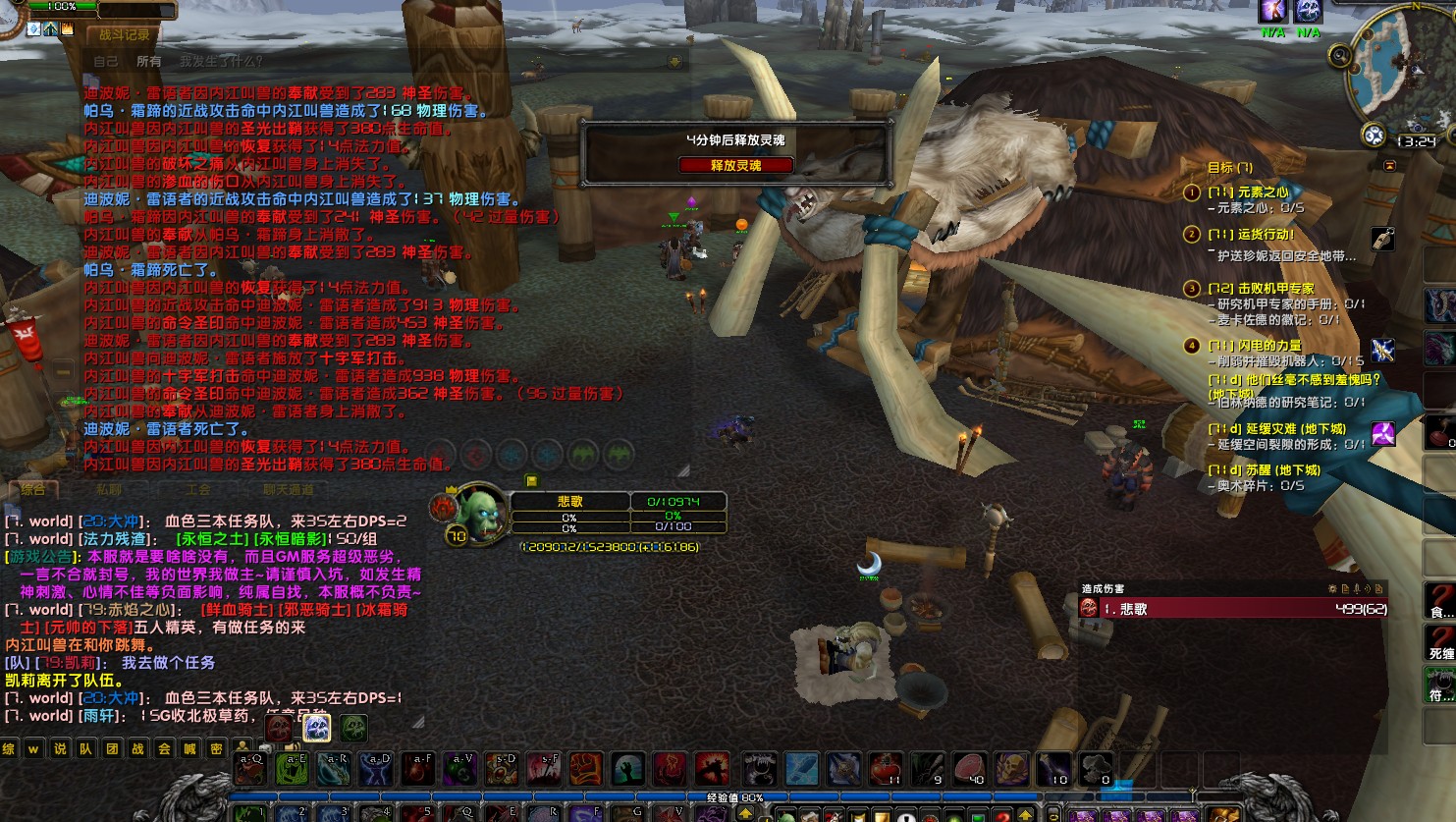Use the lightning quest item for 闪电的力量

tap(1383, 349)
